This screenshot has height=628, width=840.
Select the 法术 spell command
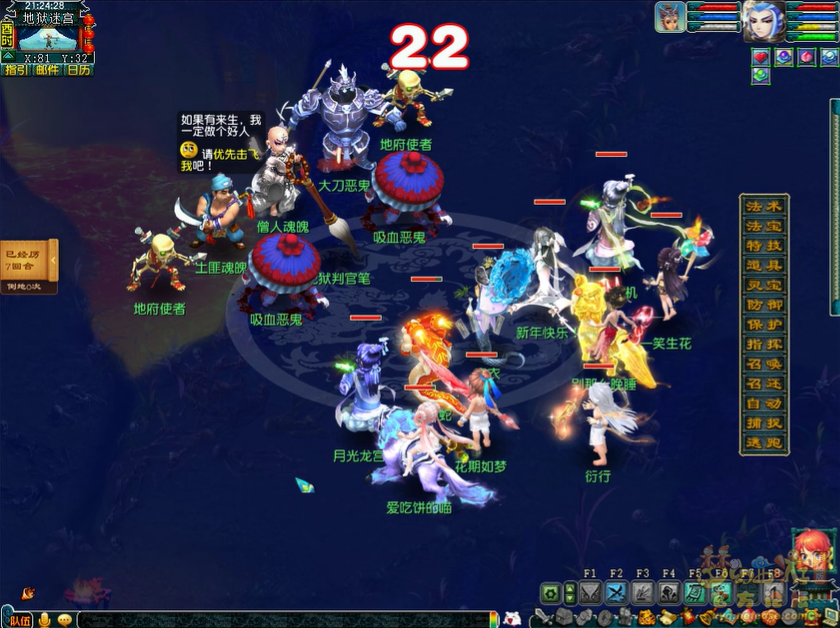tap(764, 206)
